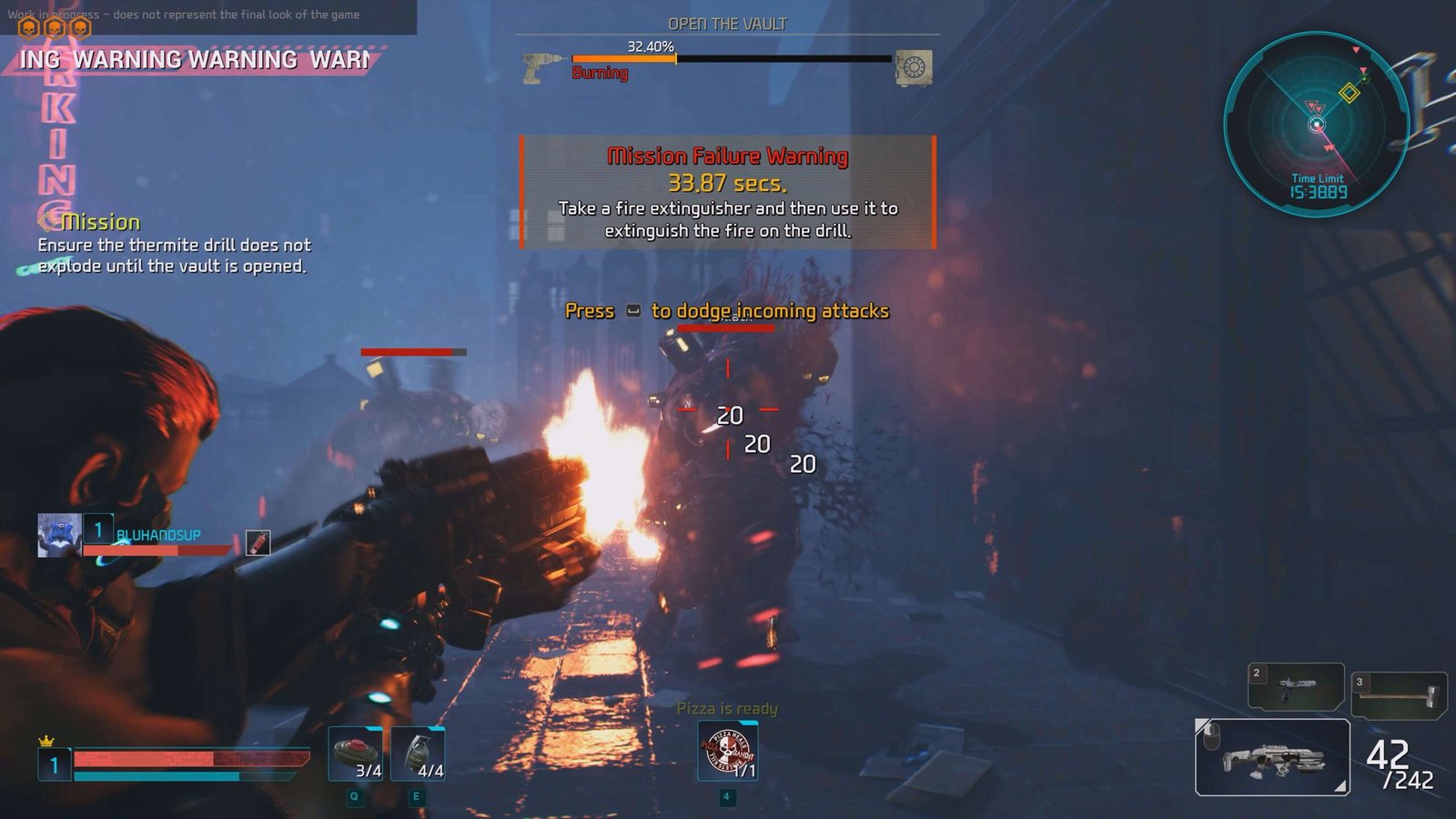The width and height of the screenshot is (1456, 819).
Task: Click the vault door icon
Action: [x=913, y=67]
